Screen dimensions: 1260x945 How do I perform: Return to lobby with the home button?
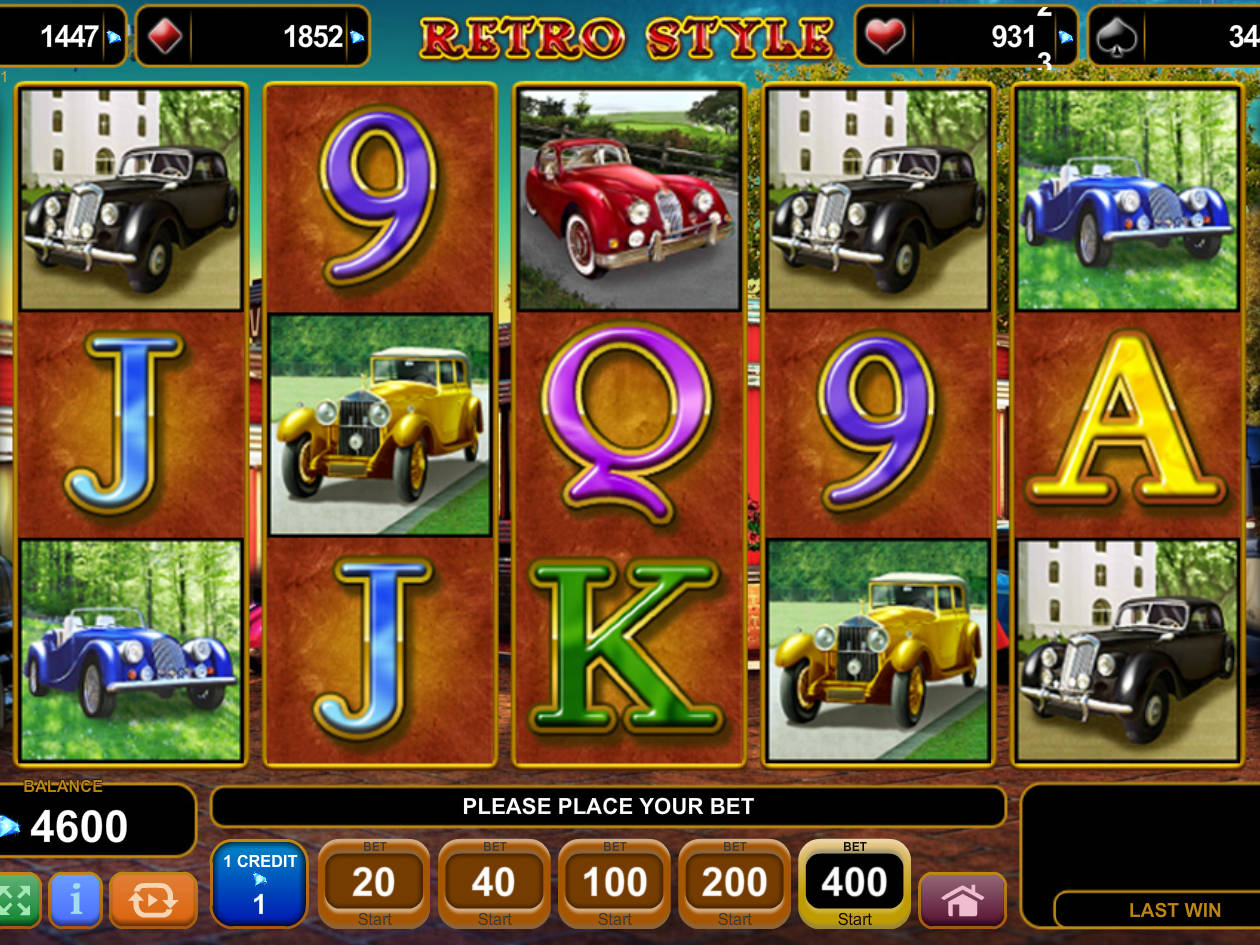click(x=961, y=899)
